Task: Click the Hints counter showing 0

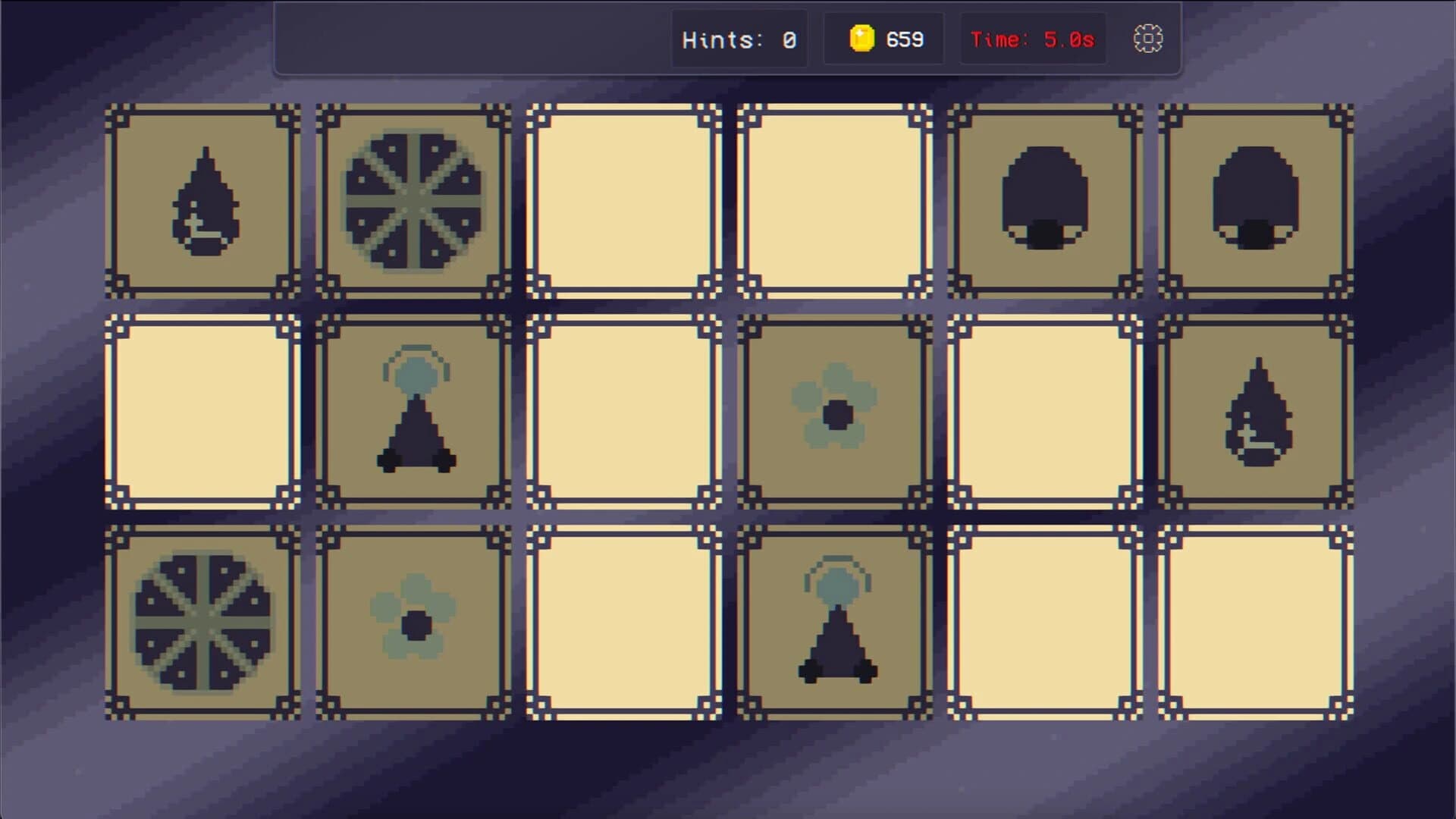Action: (x=739, y=39)
